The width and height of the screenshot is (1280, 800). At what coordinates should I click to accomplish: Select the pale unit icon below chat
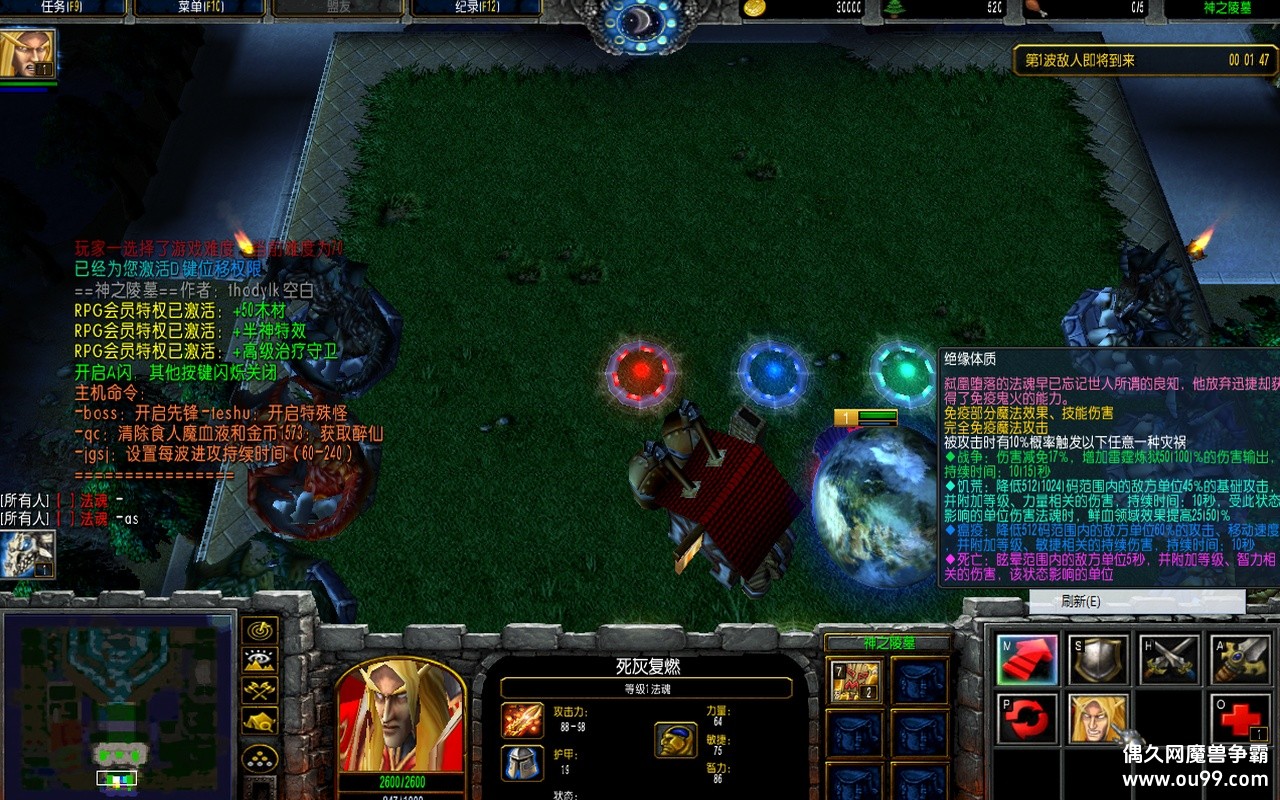(x=26, y=554)
